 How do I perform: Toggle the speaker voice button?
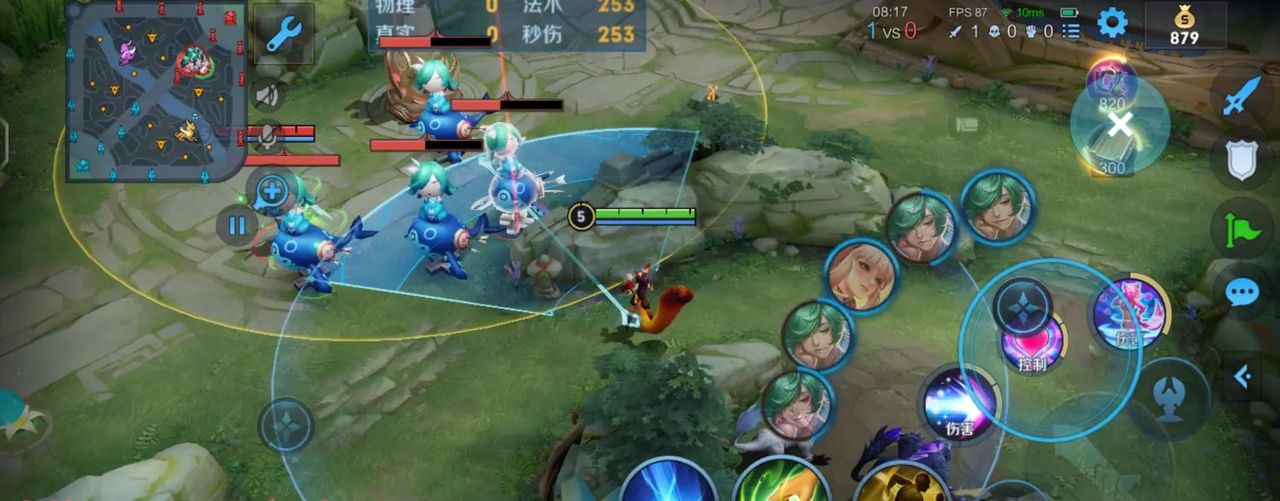pyautogui.click(x=265, y=95)
